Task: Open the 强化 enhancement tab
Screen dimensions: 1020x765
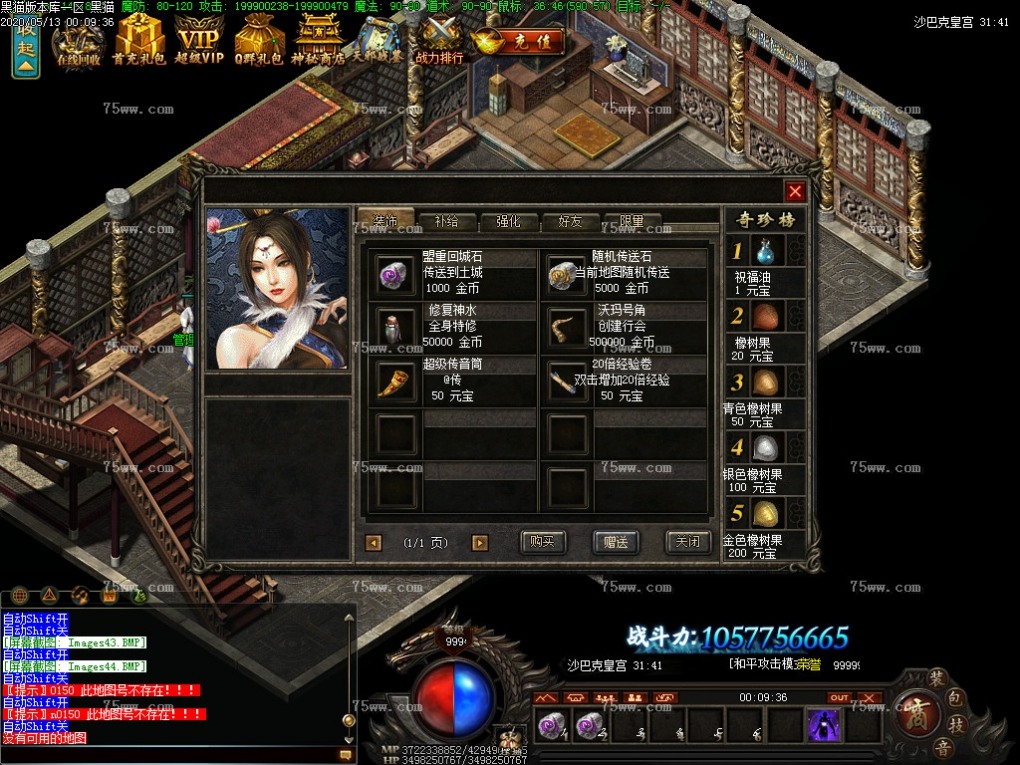Action: [x=508, y=221]
